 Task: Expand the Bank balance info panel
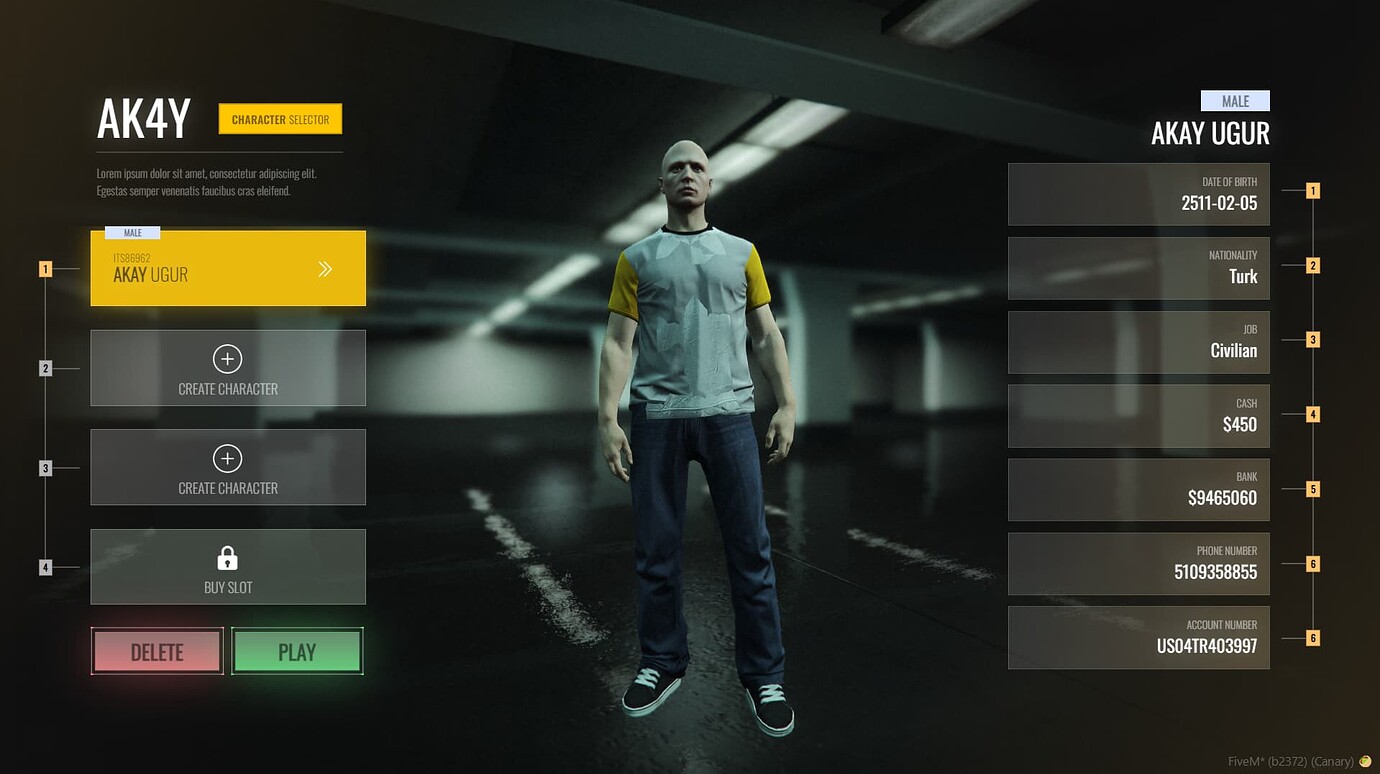pyautogui.click(x=1138, y=489)
